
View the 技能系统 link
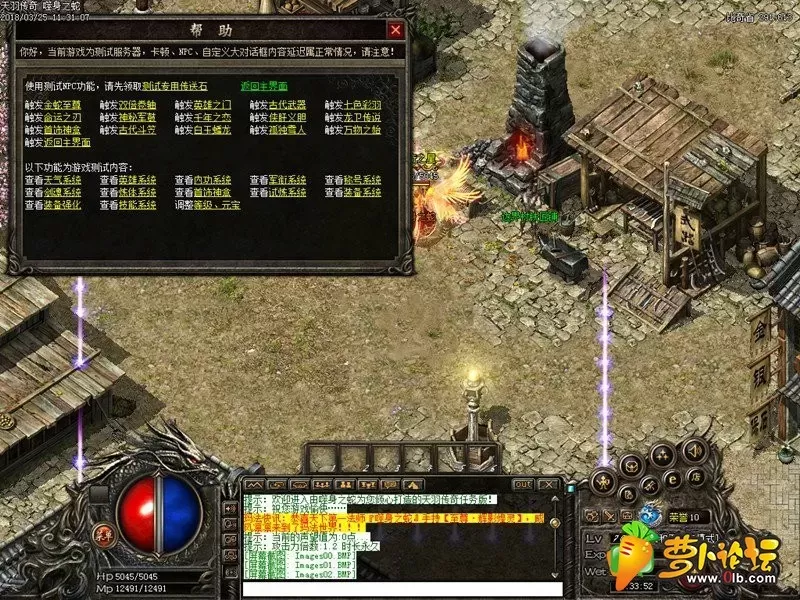pyautogui.click(x=135, y=205)
